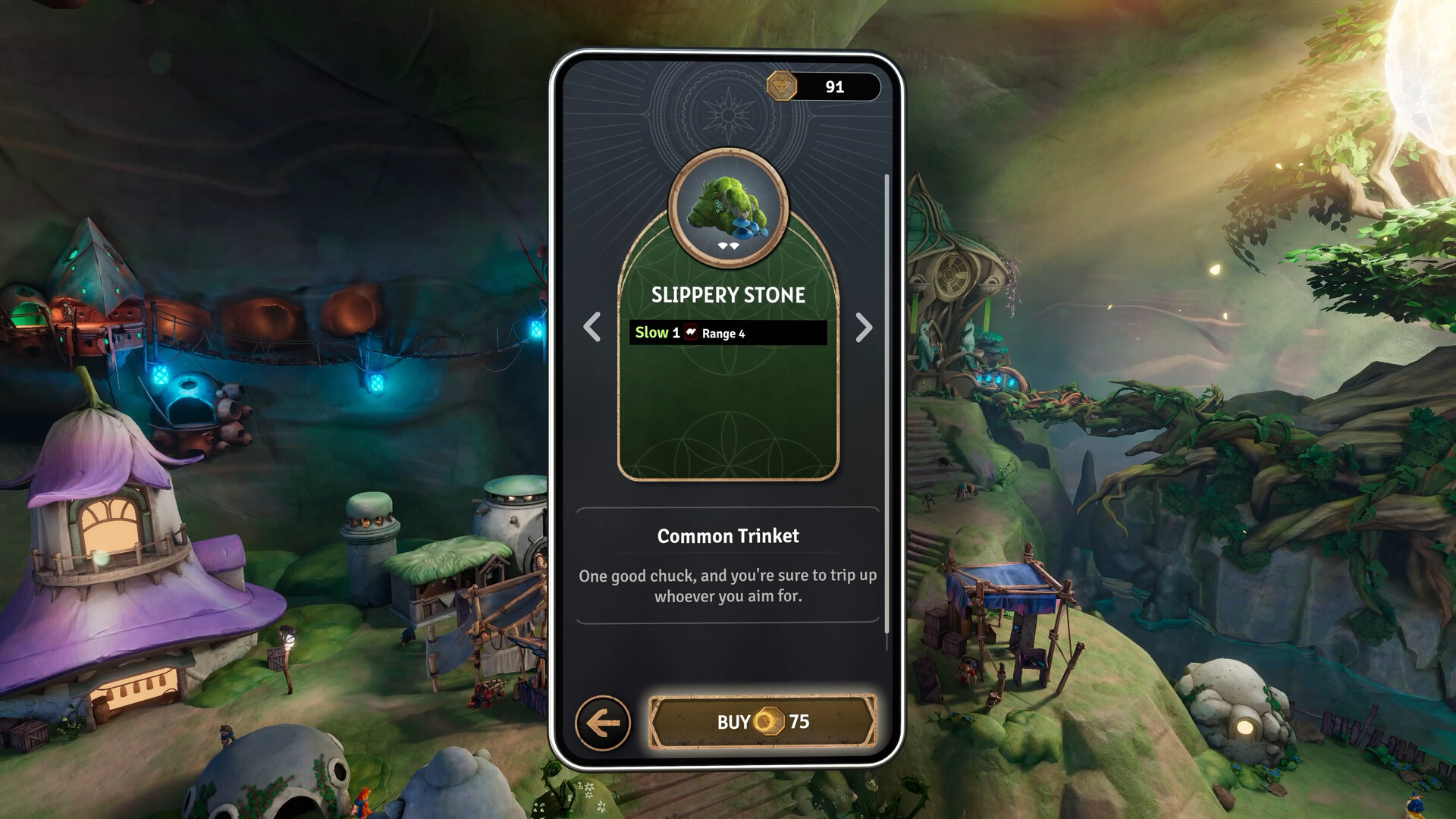Viewport: 1456px width, 819px height.
Task: Click the trinket description text
Action: coord(727,586)
